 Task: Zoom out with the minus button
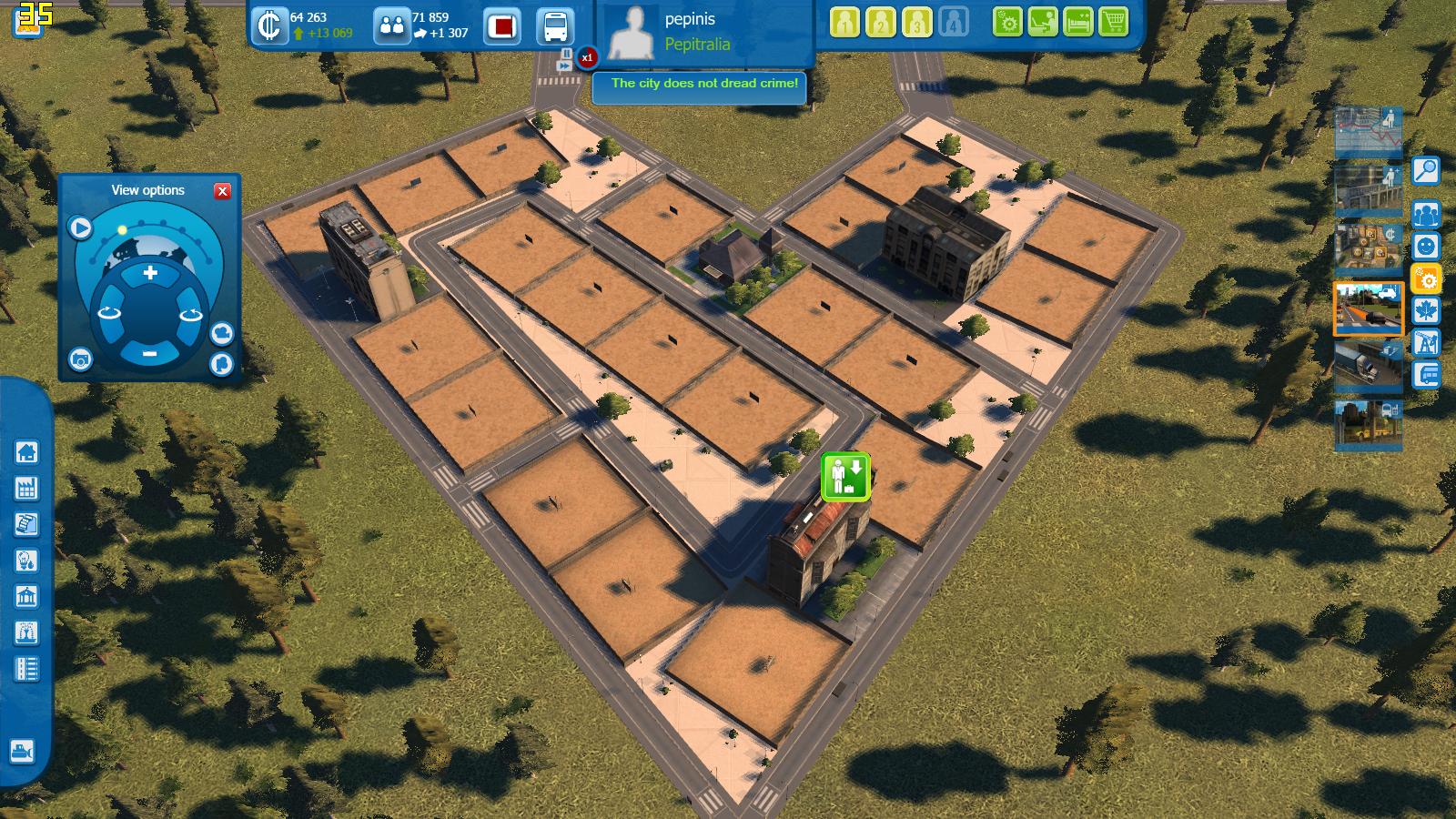pyautogui.click(x=150, y=353)
